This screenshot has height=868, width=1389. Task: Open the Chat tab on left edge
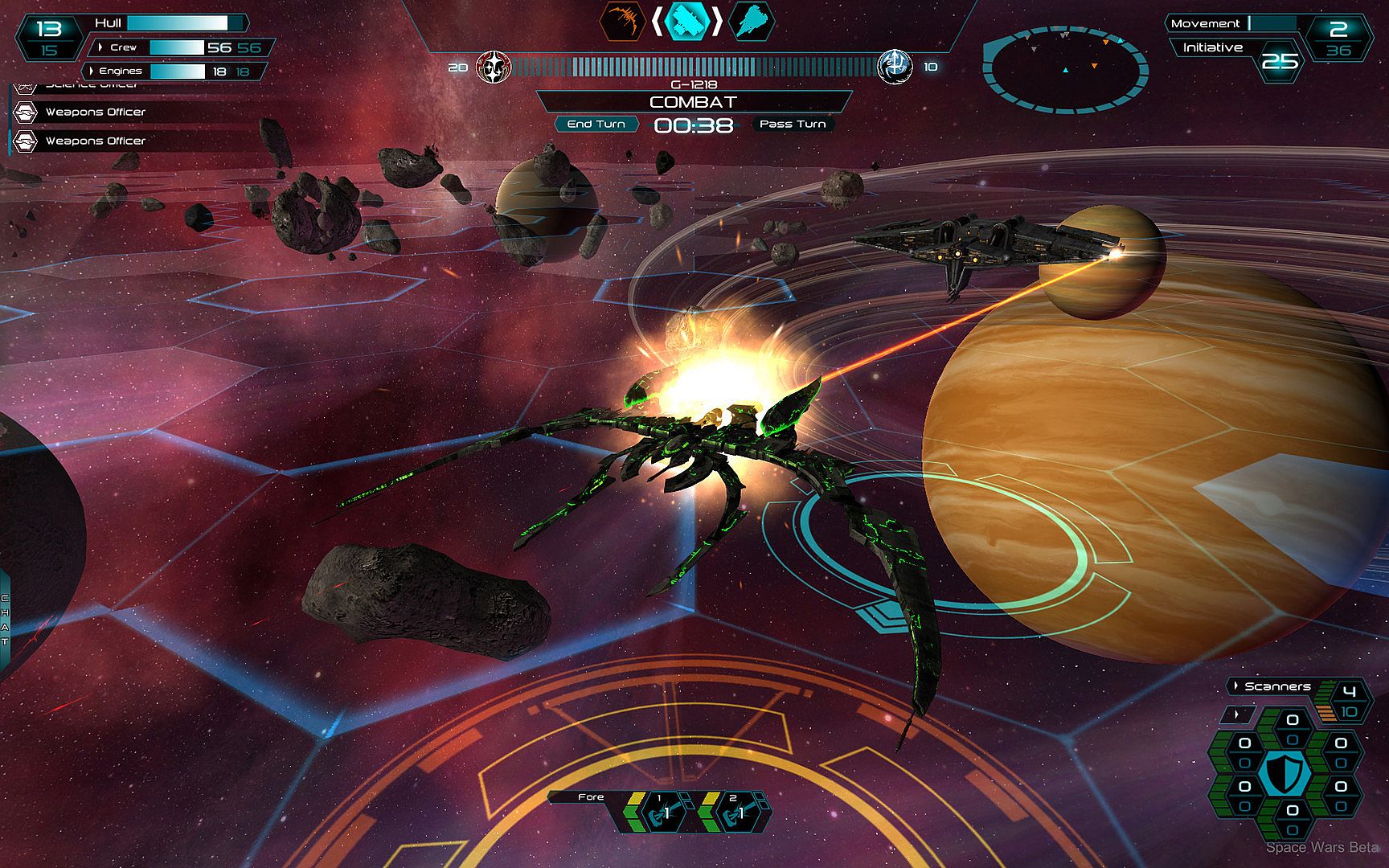5,619
